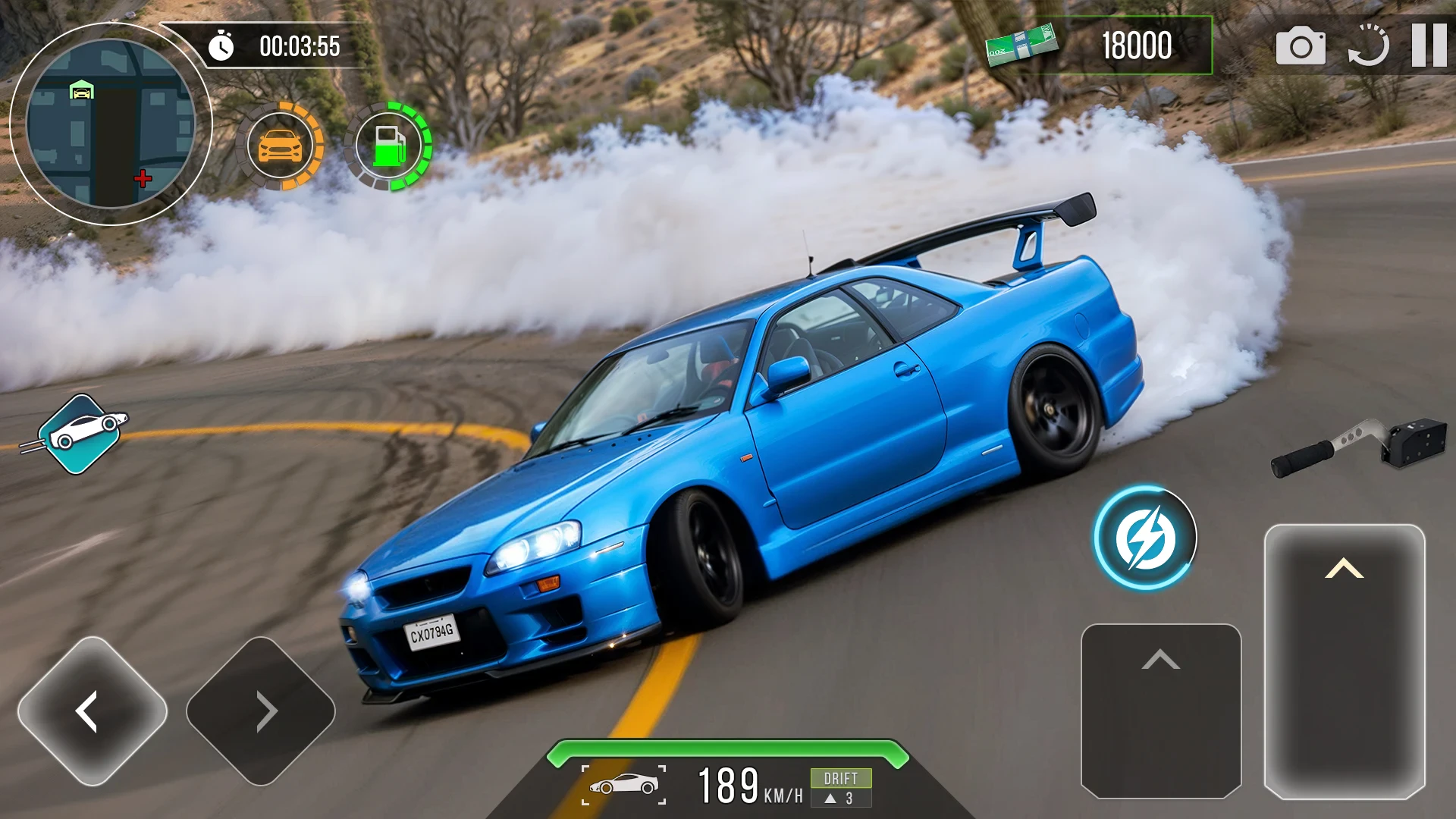Steer left with the left arrow

(92, 711)
